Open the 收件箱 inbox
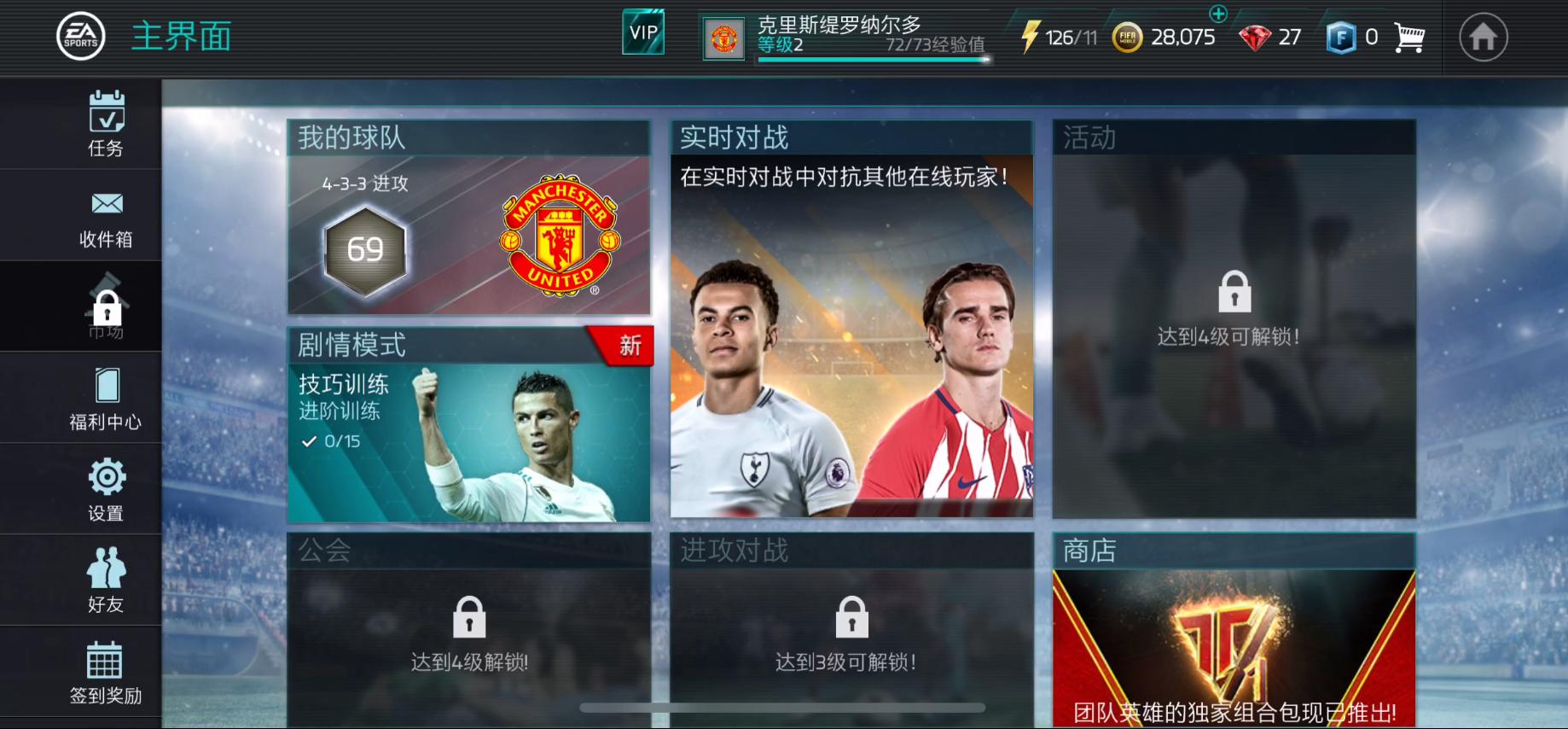 click(x=105, y=215)
